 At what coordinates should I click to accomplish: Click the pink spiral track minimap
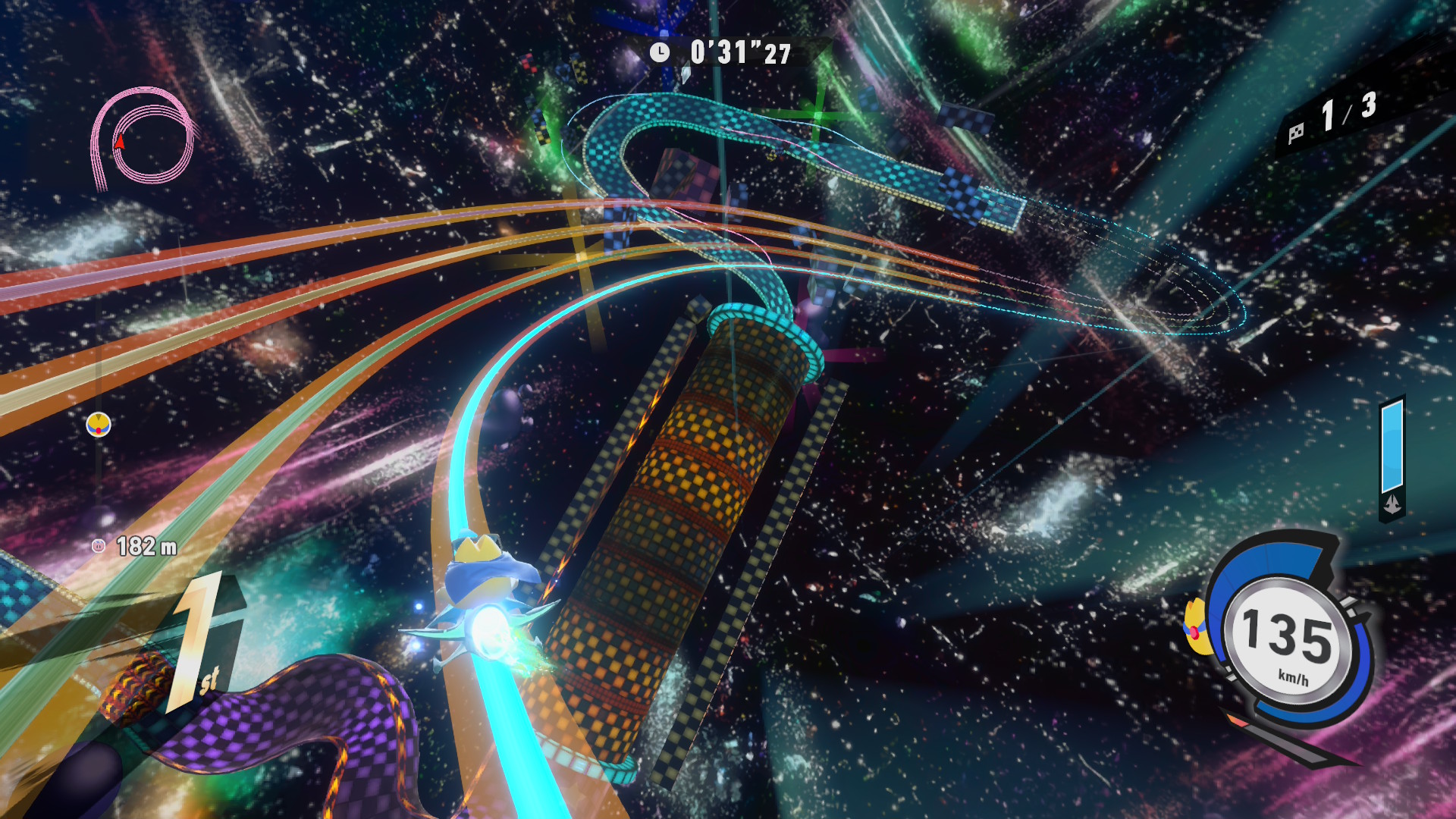coord(144,138)
